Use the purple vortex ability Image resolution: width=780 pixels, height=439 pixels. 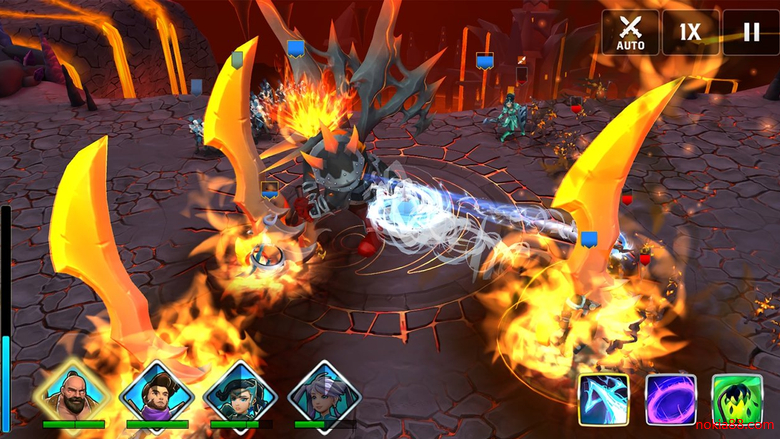tap(671, 399)
